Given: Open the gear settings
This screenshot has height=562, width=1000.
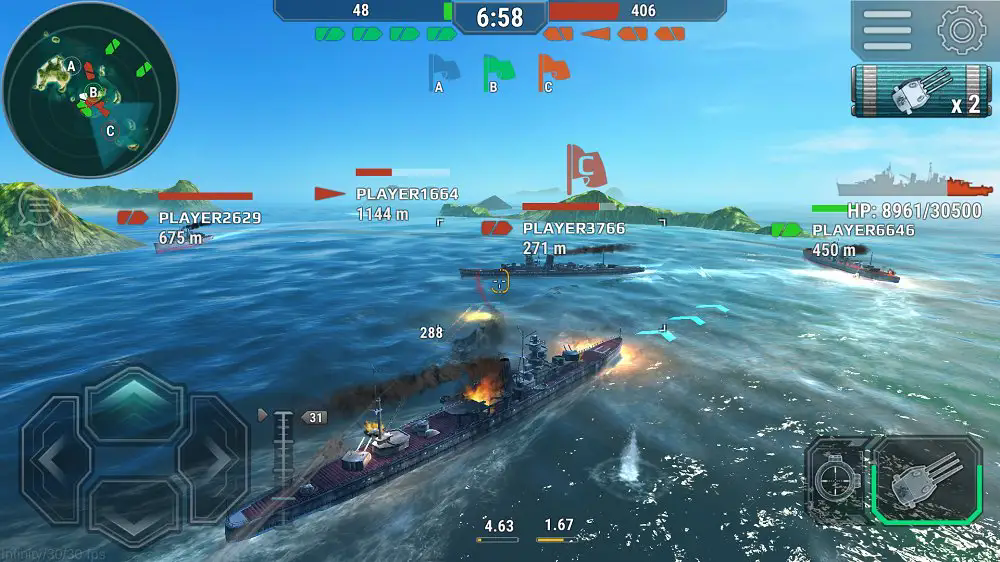Looking at the screenshot, I should [x=961, y=30].
